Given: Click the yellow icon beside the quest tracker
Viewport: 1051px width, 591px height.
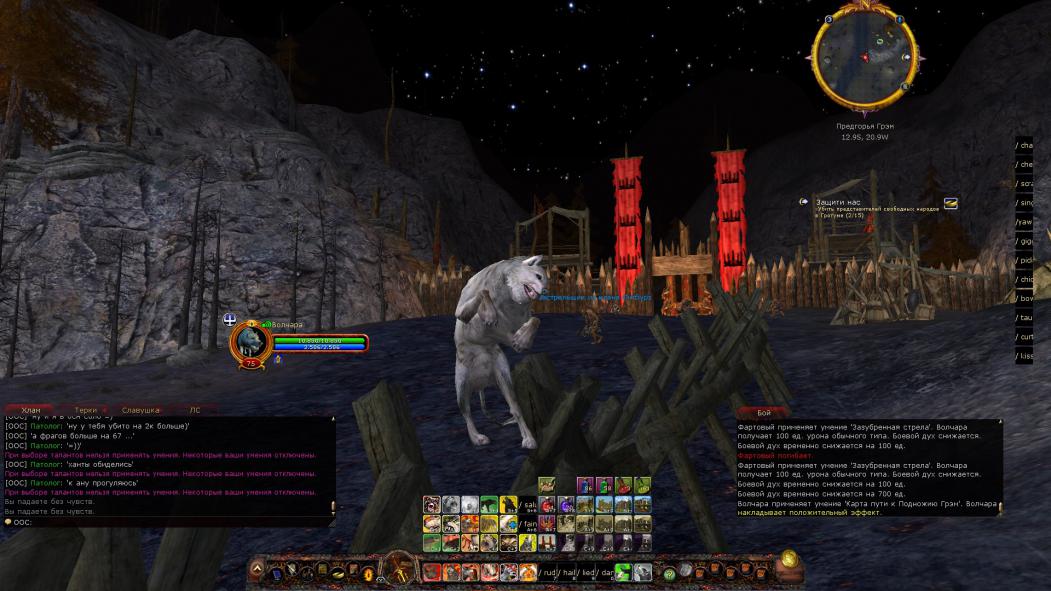Looking at the screenshot, I should coord(951,203).
